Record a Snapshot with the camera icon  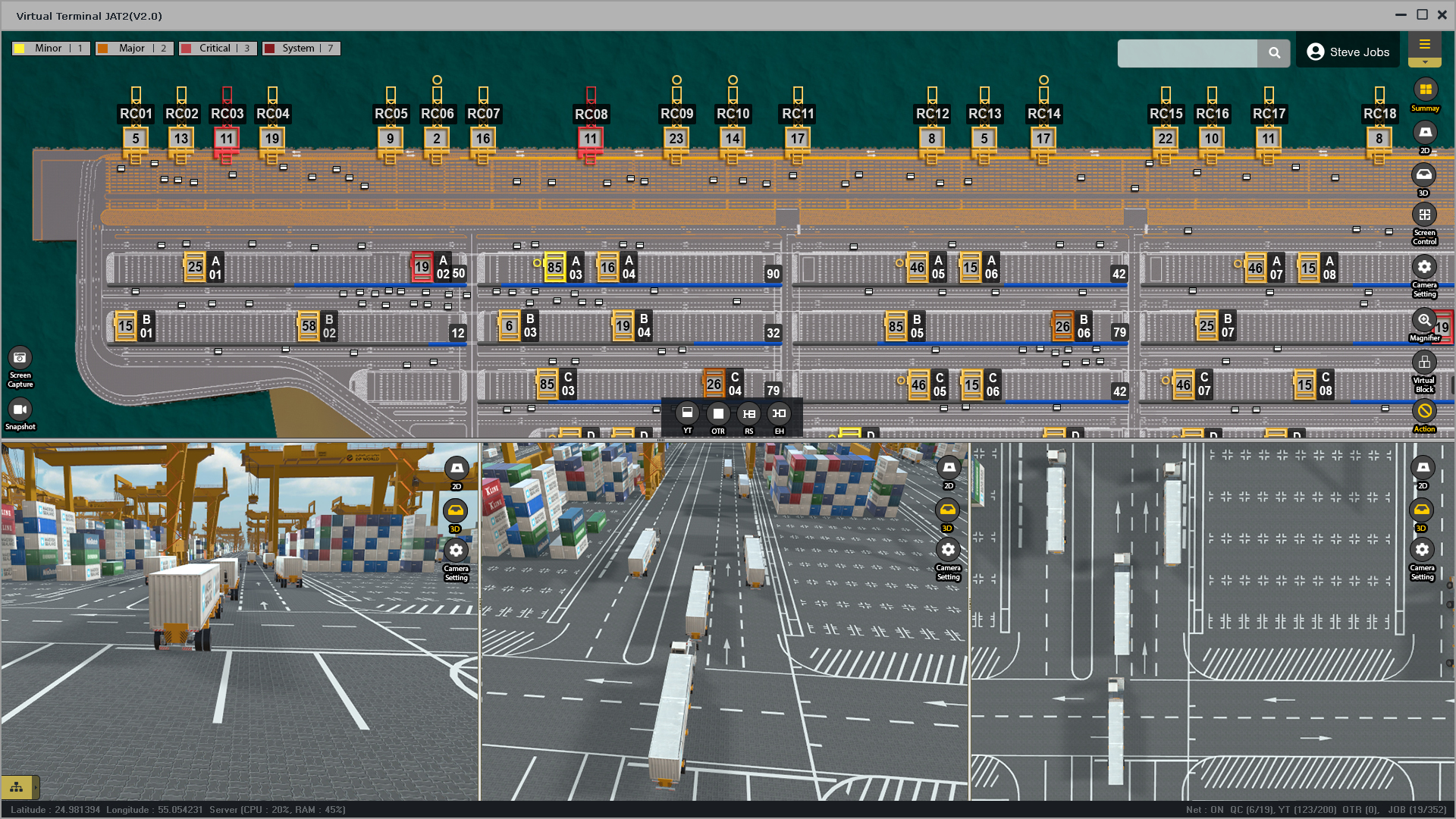[x=20, y=410]
